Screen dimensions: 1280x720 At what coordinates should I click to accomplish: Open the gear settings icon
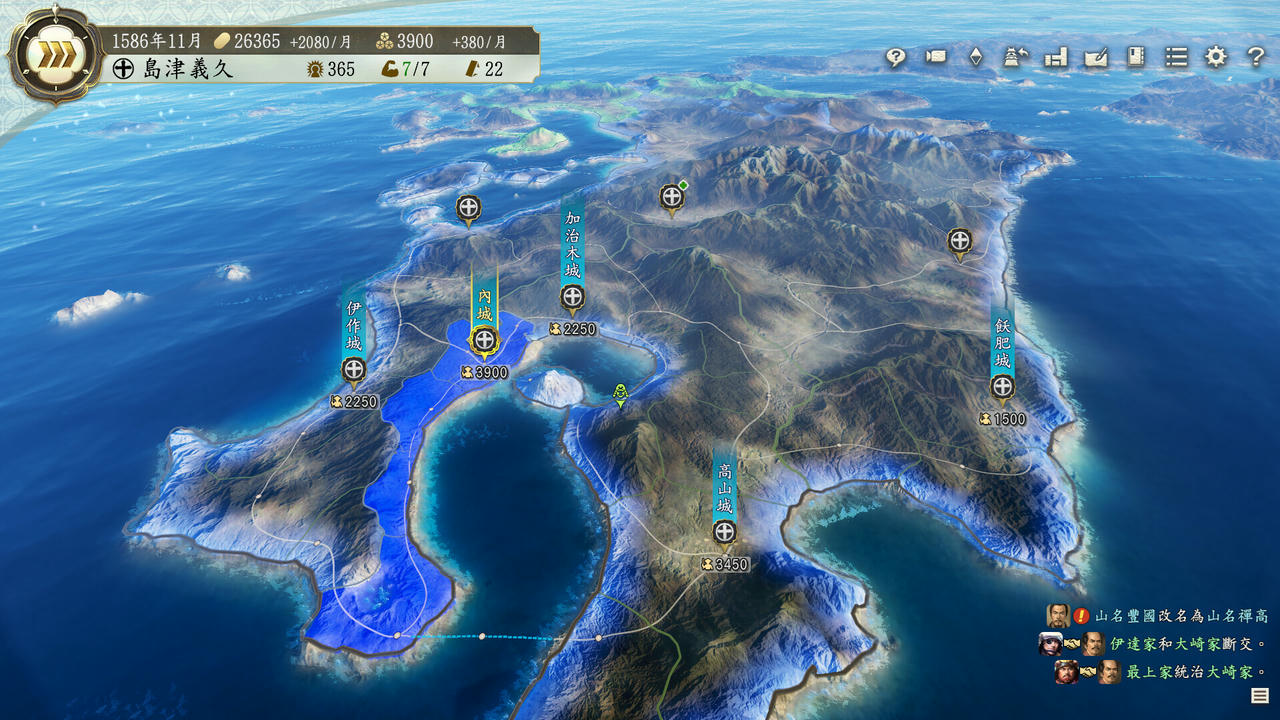[1216, 57]
